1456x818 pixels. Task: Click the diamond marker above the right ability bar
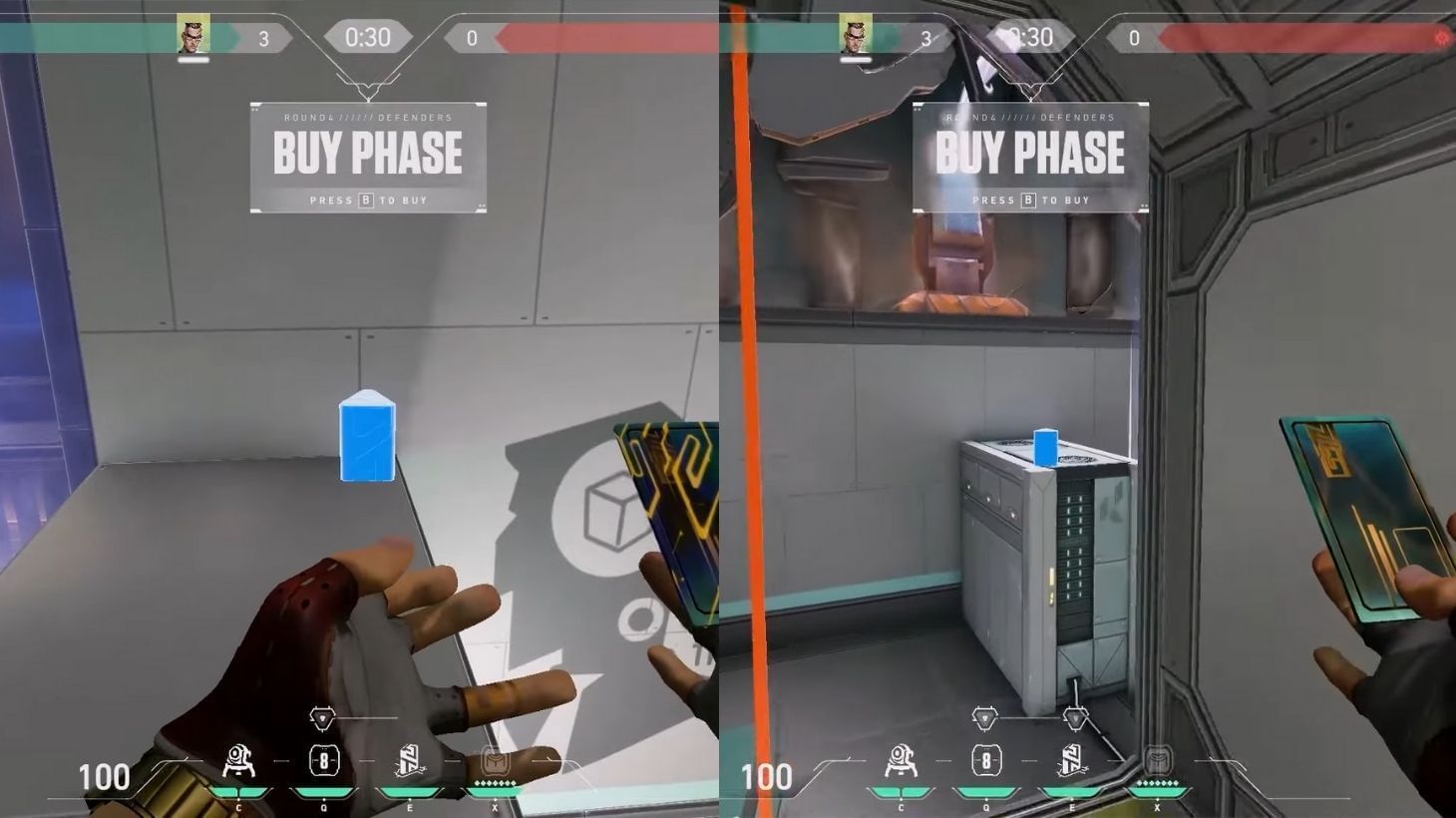pos(985,716)
